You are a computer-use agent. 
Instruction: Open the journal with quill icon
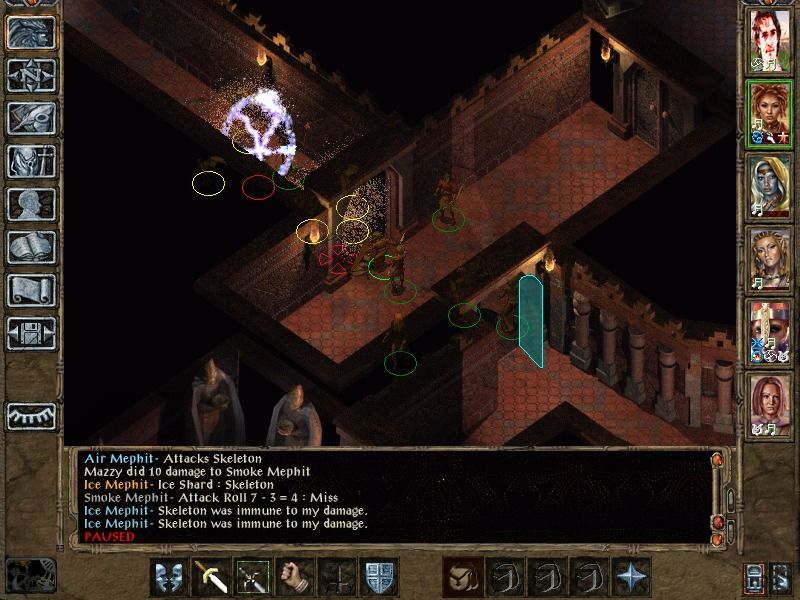[x=31, y=118]
